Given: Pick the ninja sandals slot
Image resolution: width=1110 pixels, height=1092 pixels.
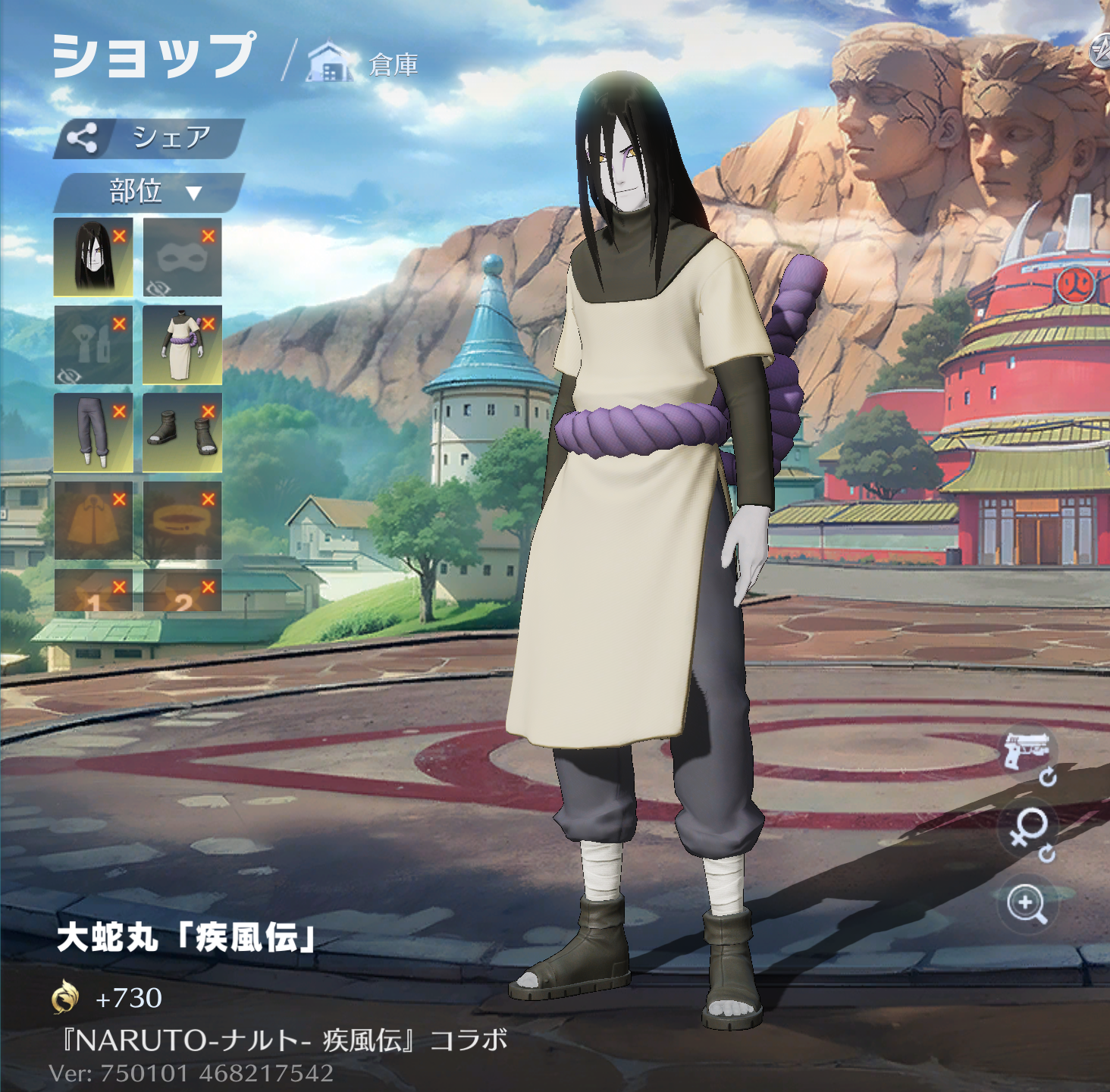Looking at the screenshot, I should coord(182,432).
